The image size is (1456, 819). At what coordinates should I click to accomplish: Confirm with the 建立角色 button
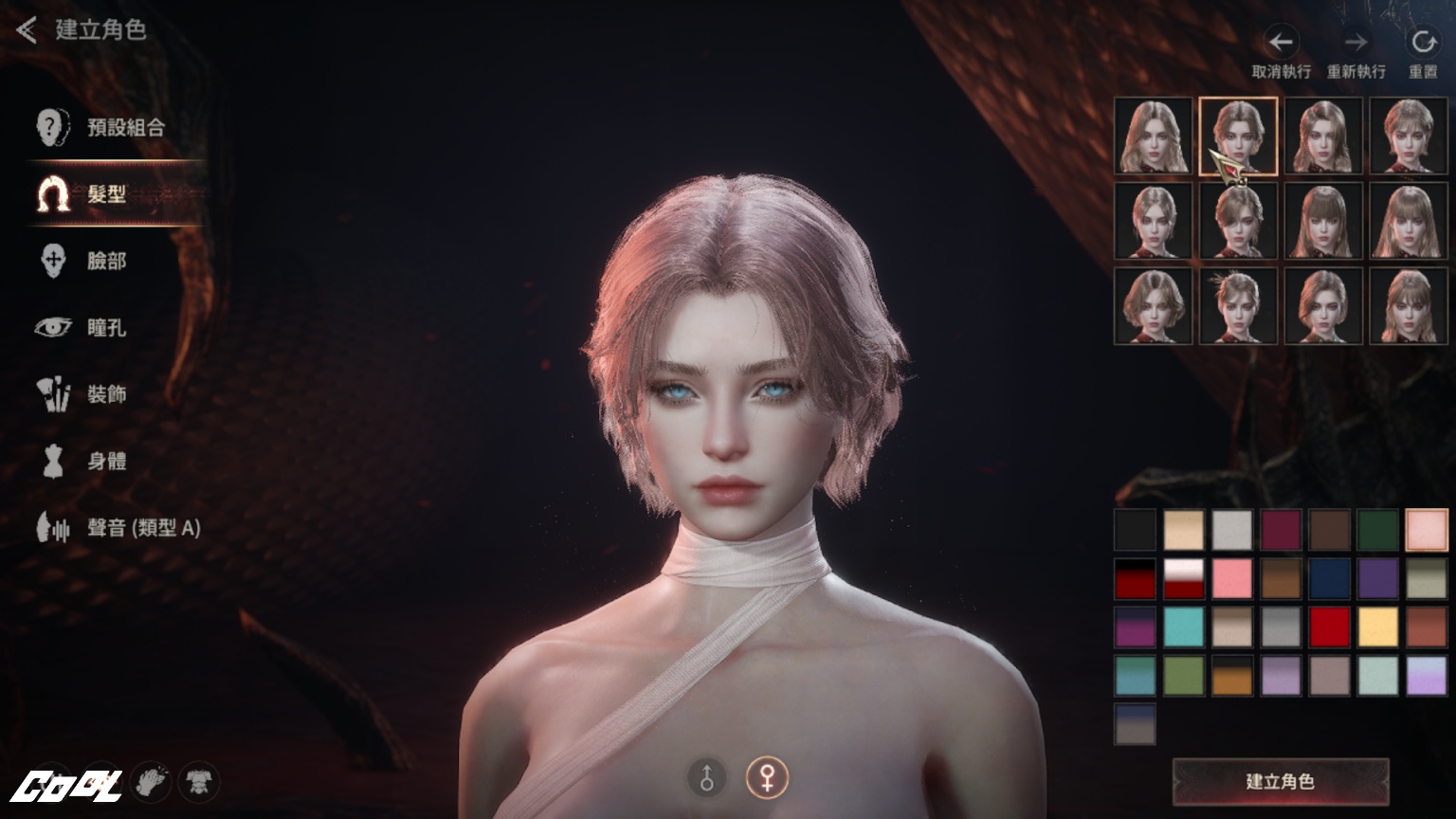pos(1280,781)
